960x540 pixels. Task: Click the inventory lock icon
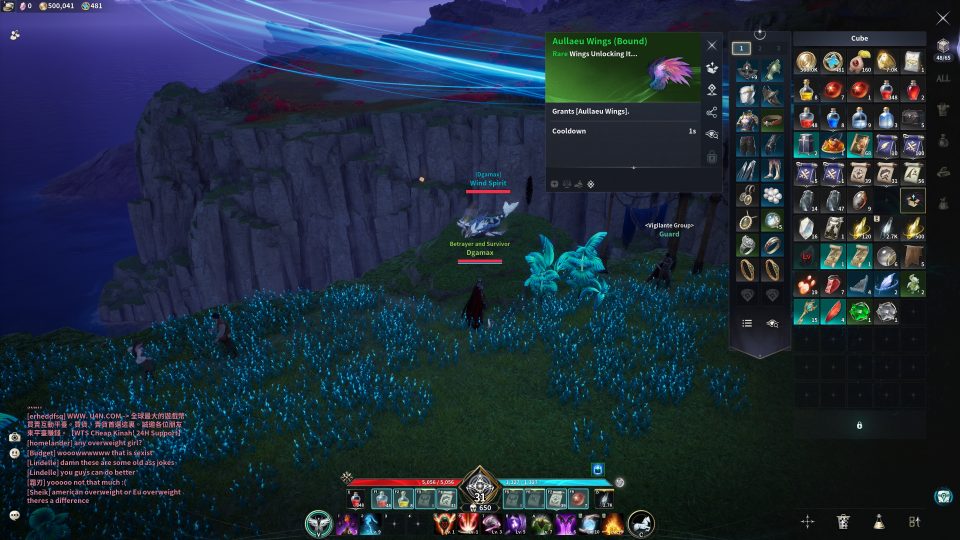tap(859, 425)
